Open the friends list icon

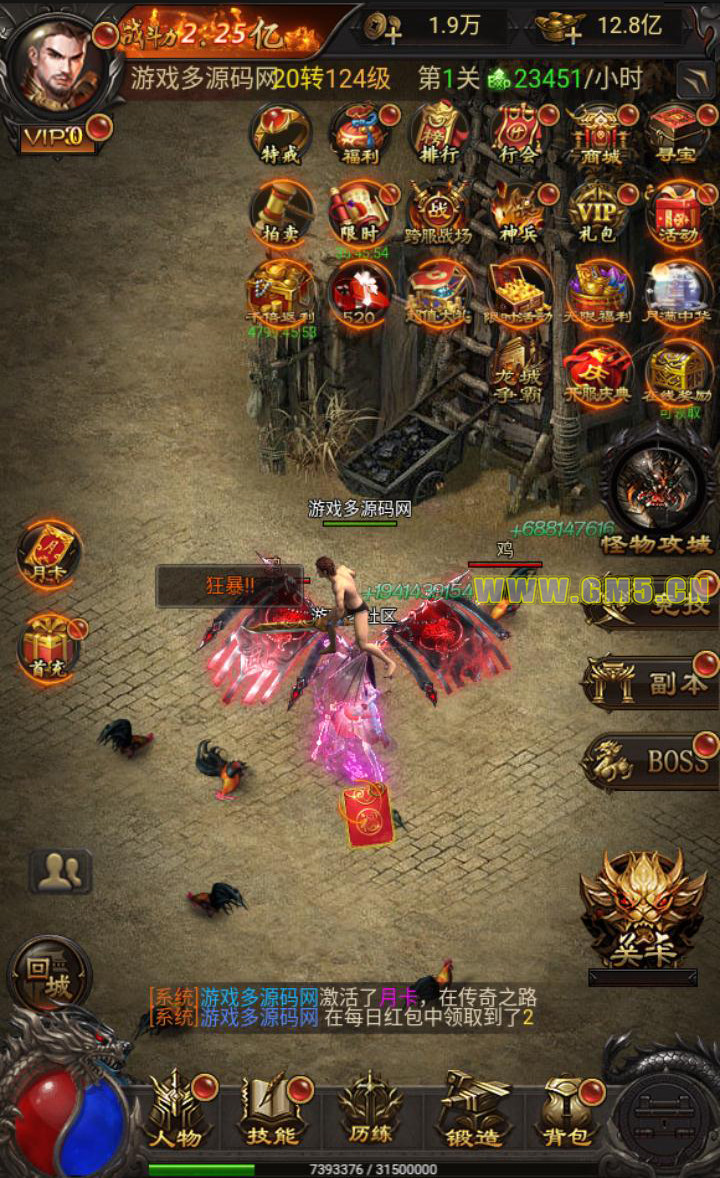(x=60, y=872)
